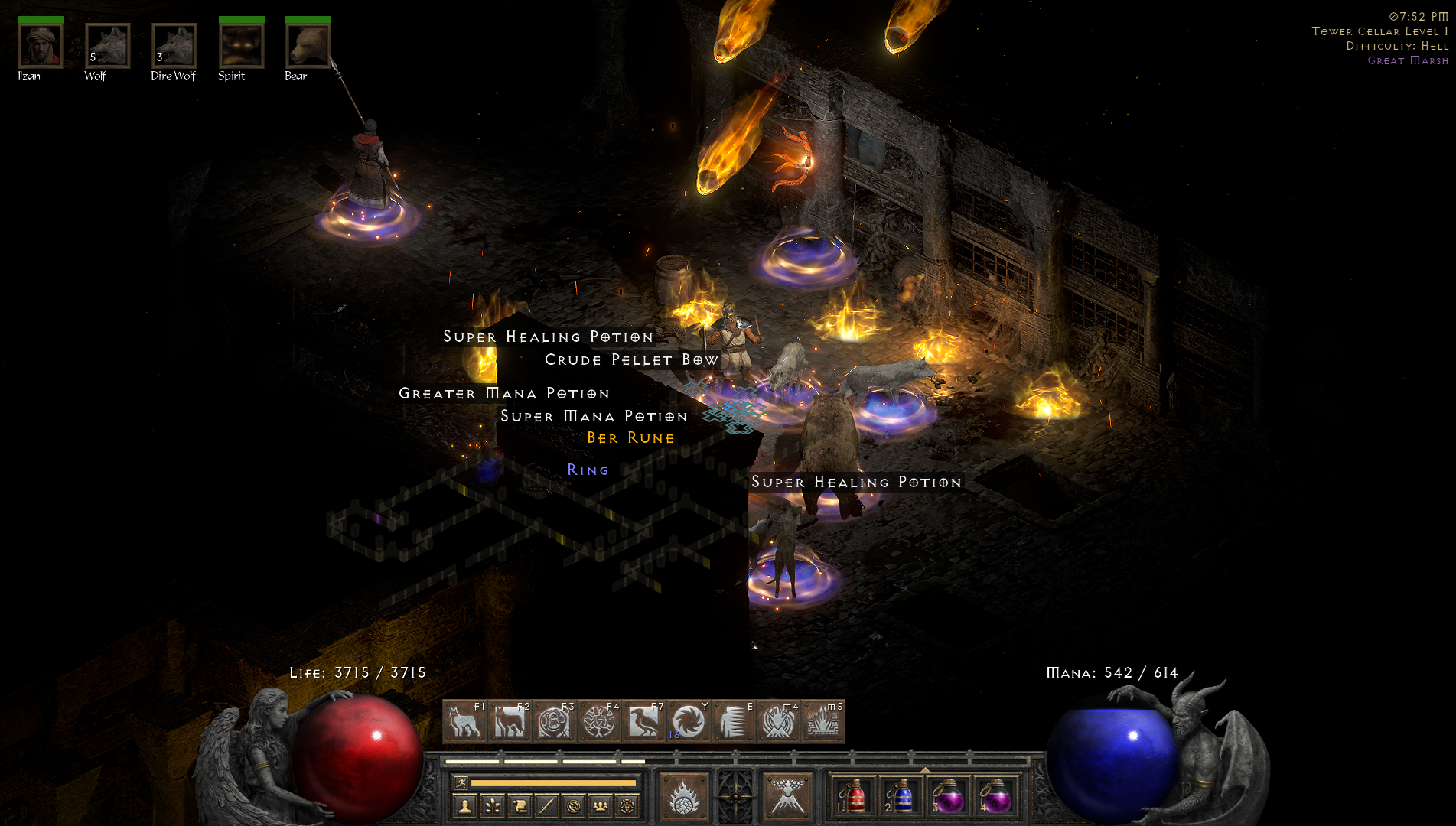Toggle the run/walk mode button

click(462, 783)
